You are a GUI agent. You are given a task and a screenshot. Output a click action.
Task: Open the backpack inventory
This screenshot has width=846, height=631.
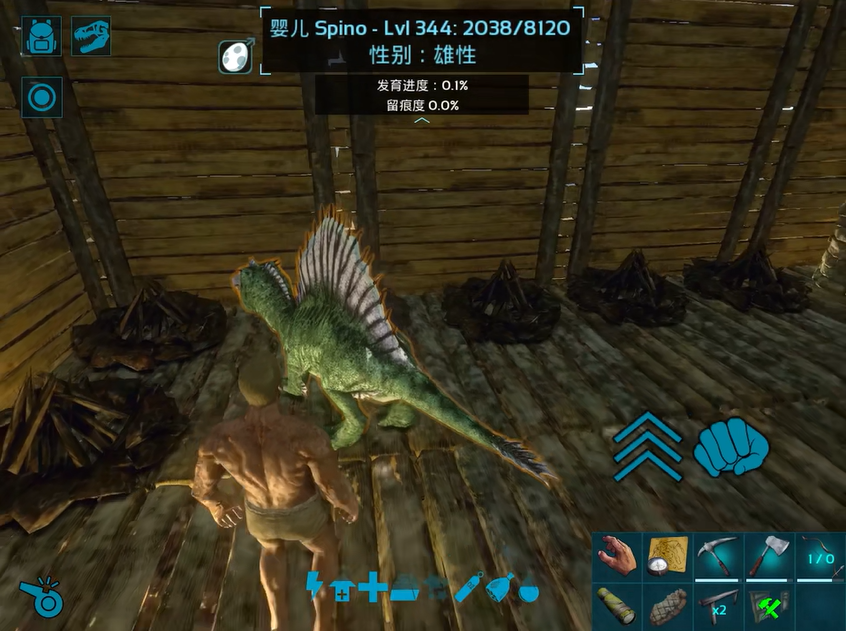(x=42, y=36)
